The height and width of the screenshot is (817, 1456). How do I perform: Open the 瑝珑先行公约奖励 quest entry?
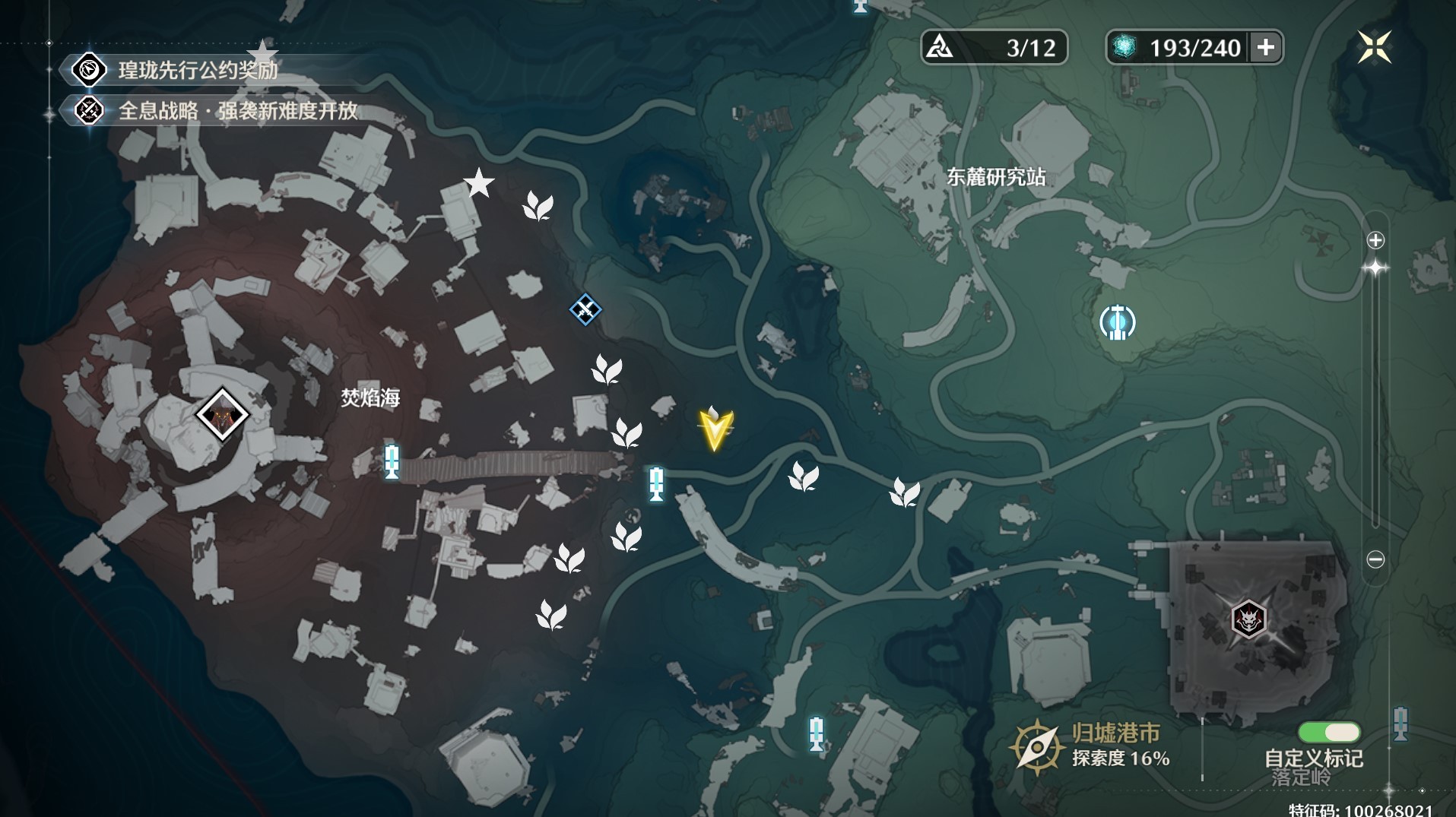click(x=198, y=70)
